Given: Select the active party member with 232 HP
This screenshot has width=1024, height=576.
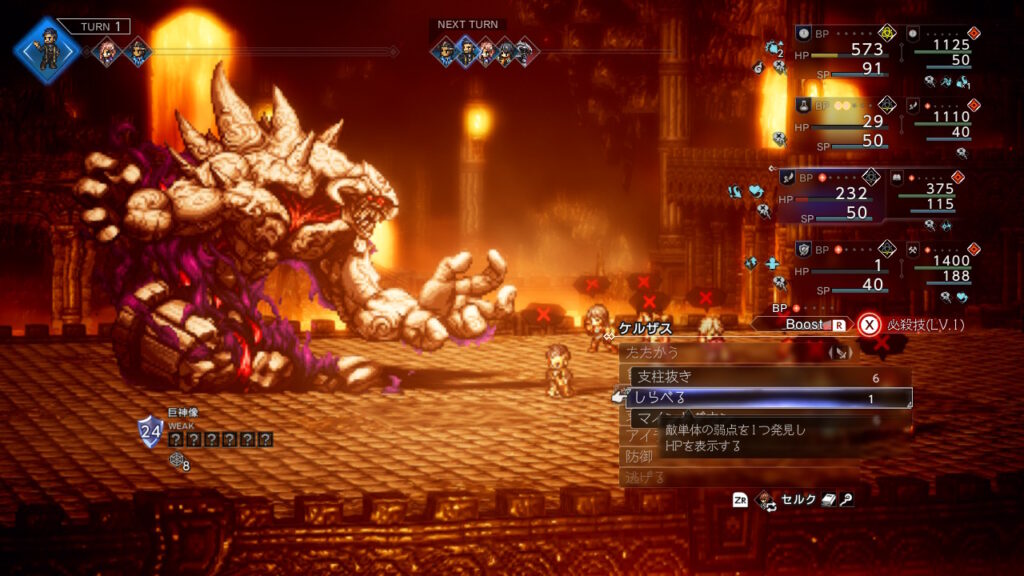Looking at the screenshot, I should point(830,193).
